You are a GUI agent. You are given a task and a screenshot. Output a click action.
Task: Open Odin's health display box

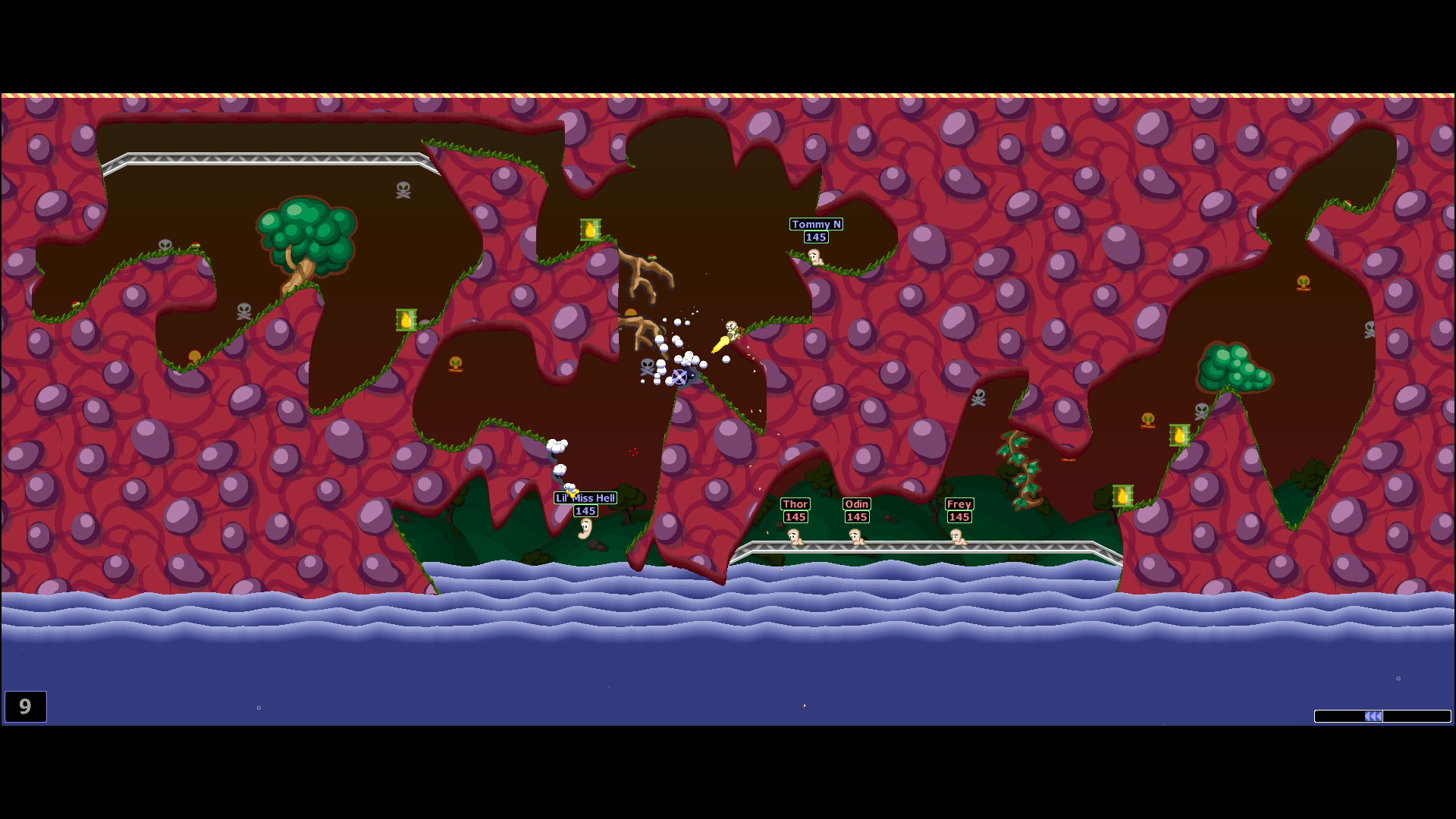[x=856, y=517]
